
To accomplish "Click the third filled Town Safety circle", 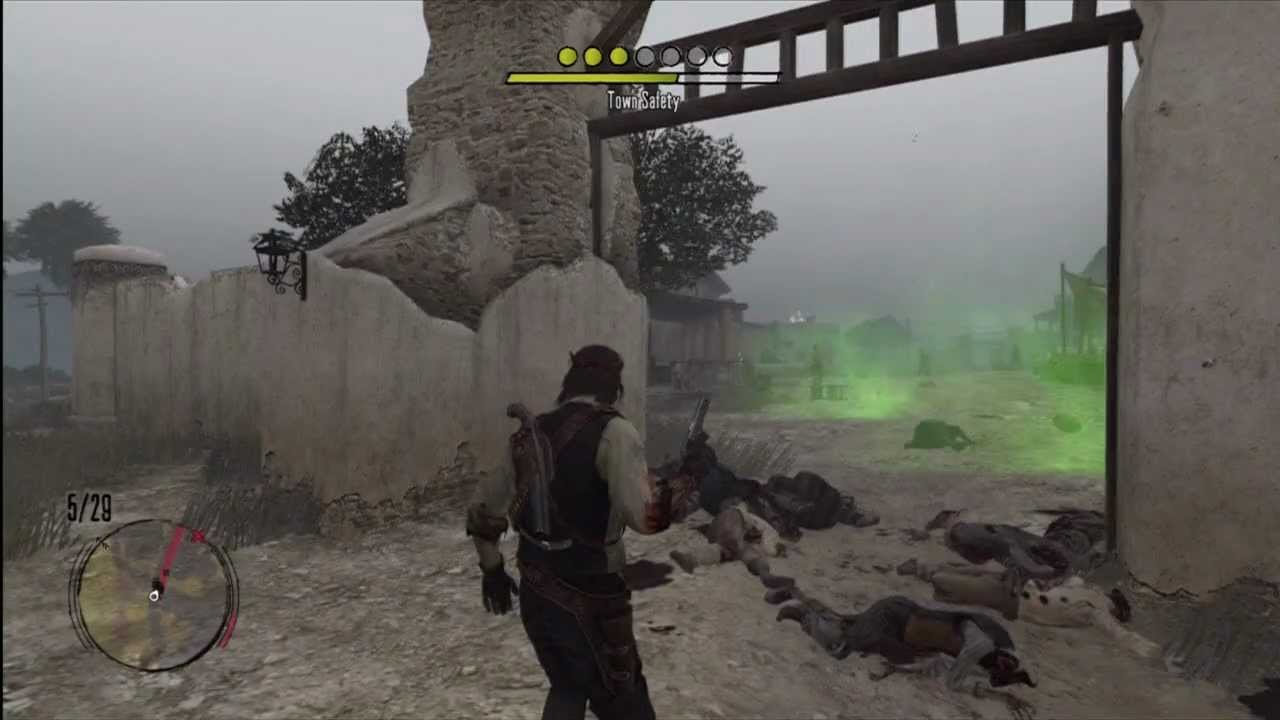I will 618,57.
